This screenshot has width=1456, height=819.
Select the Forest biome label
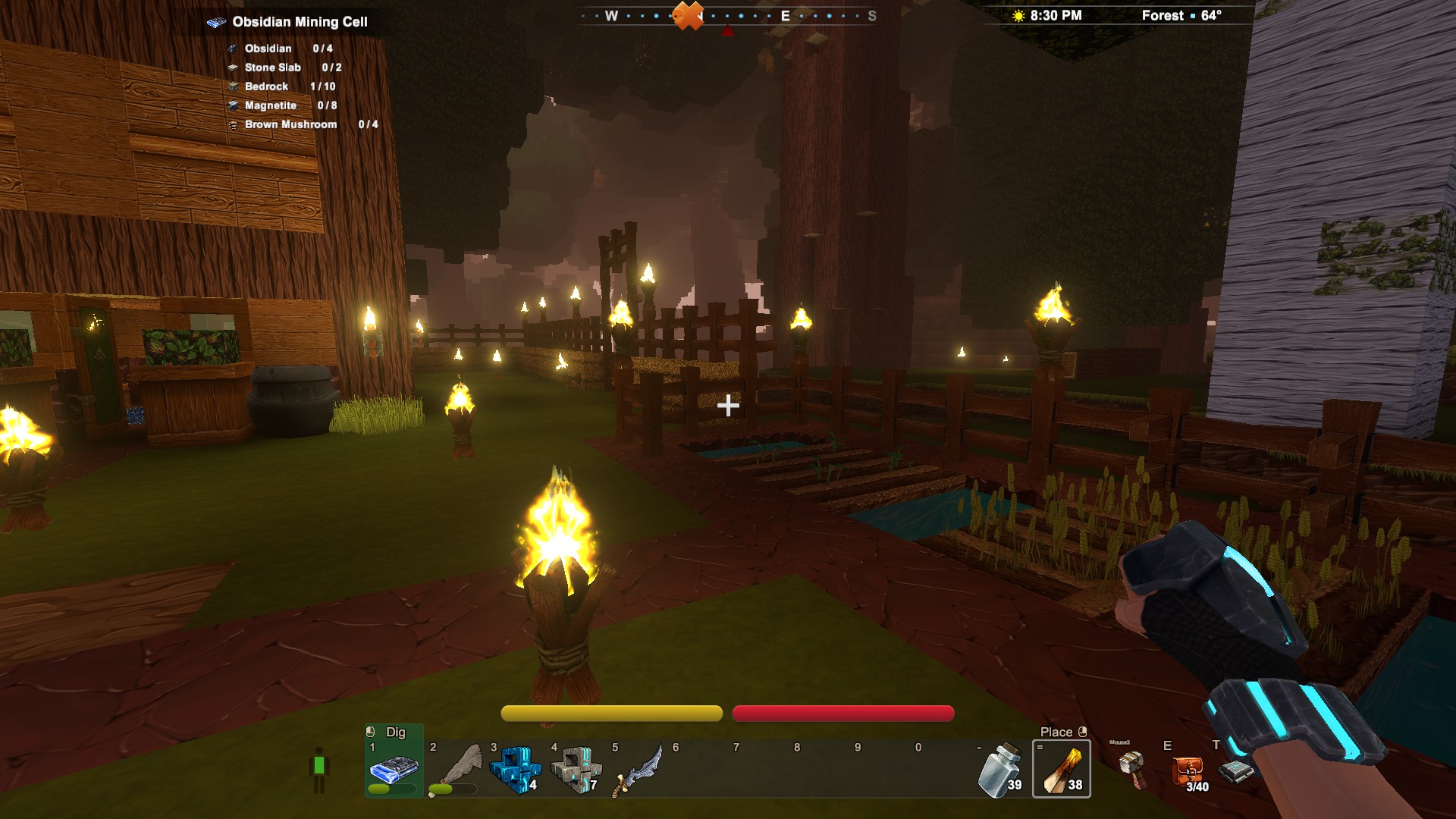point(1161,14)
